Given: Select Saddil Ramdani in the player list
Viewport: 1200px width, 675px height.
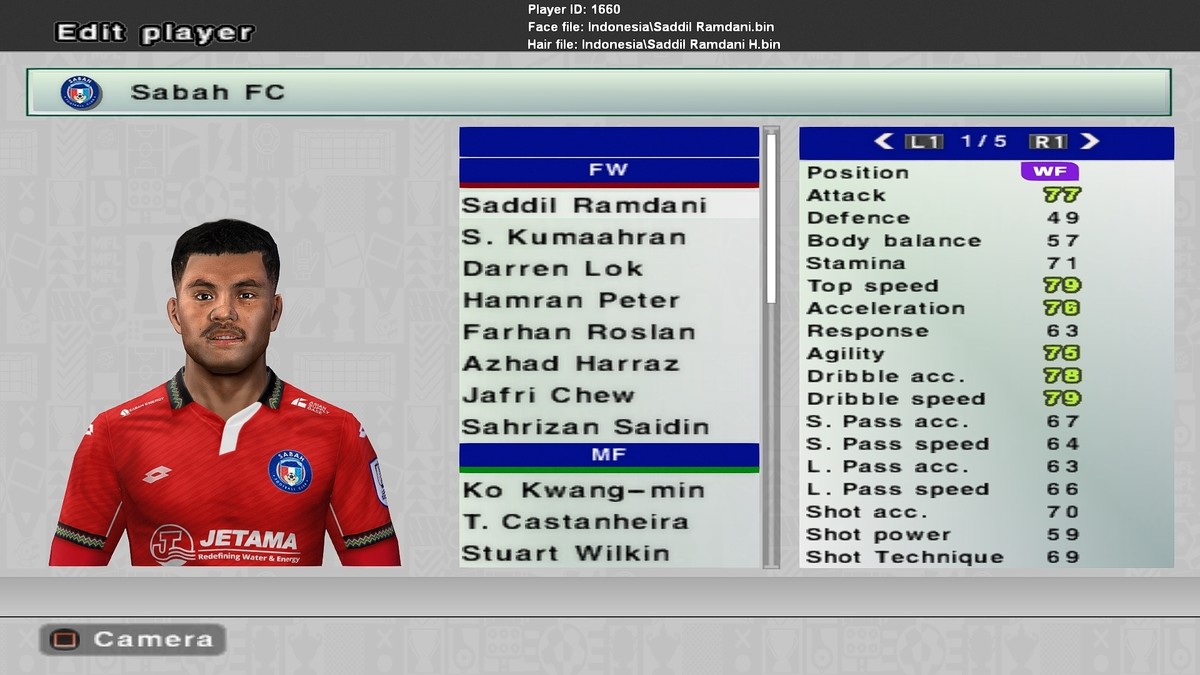Looking at the screenshot, I should click(585, 205).
